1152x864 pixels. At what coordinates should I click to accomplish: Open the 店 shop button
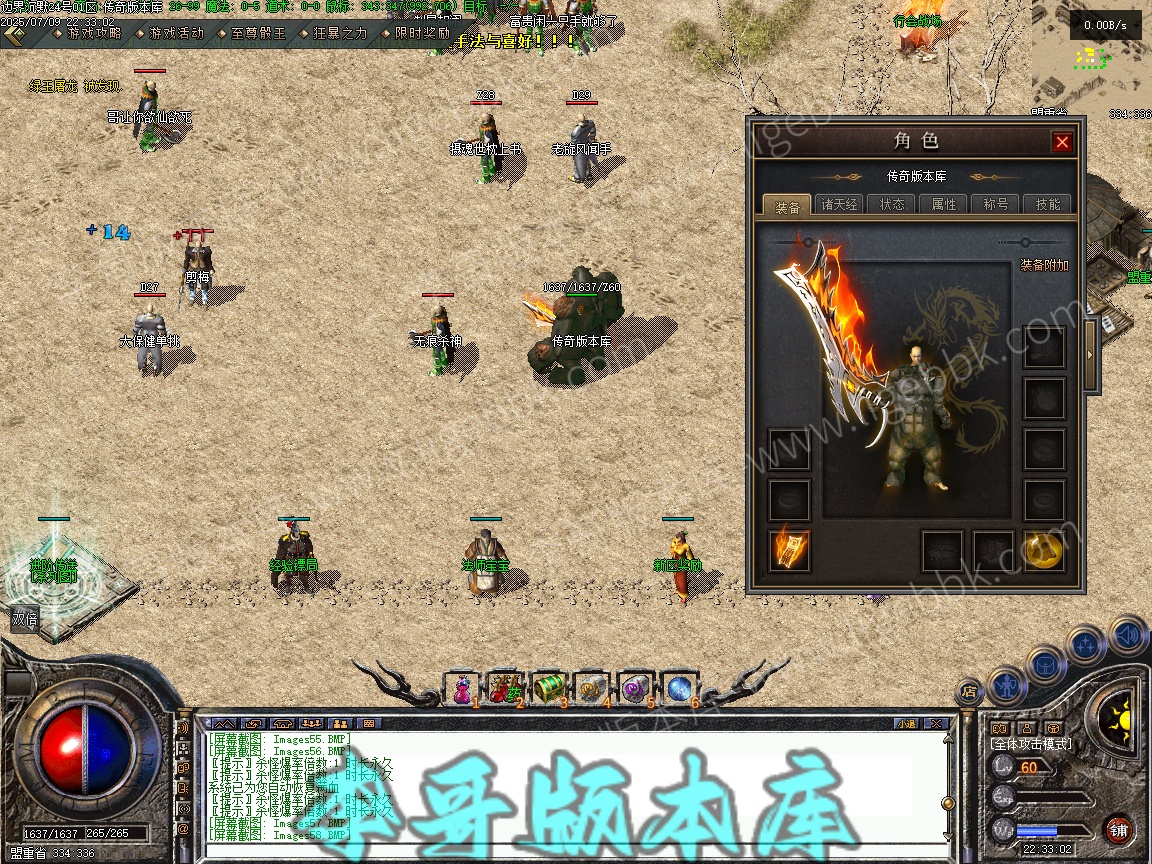[968, 690]
